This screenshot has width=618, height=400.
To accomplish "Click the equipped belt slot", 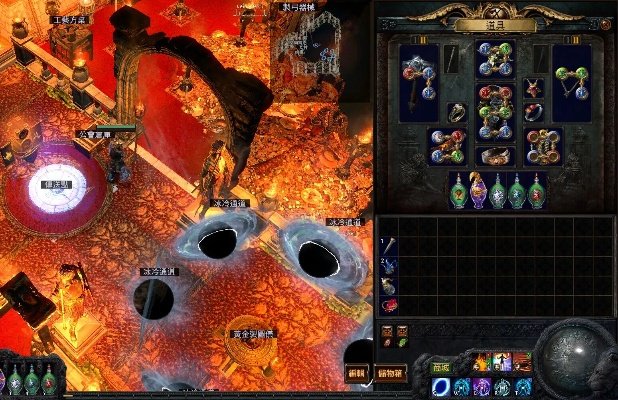I will [495, 157].
